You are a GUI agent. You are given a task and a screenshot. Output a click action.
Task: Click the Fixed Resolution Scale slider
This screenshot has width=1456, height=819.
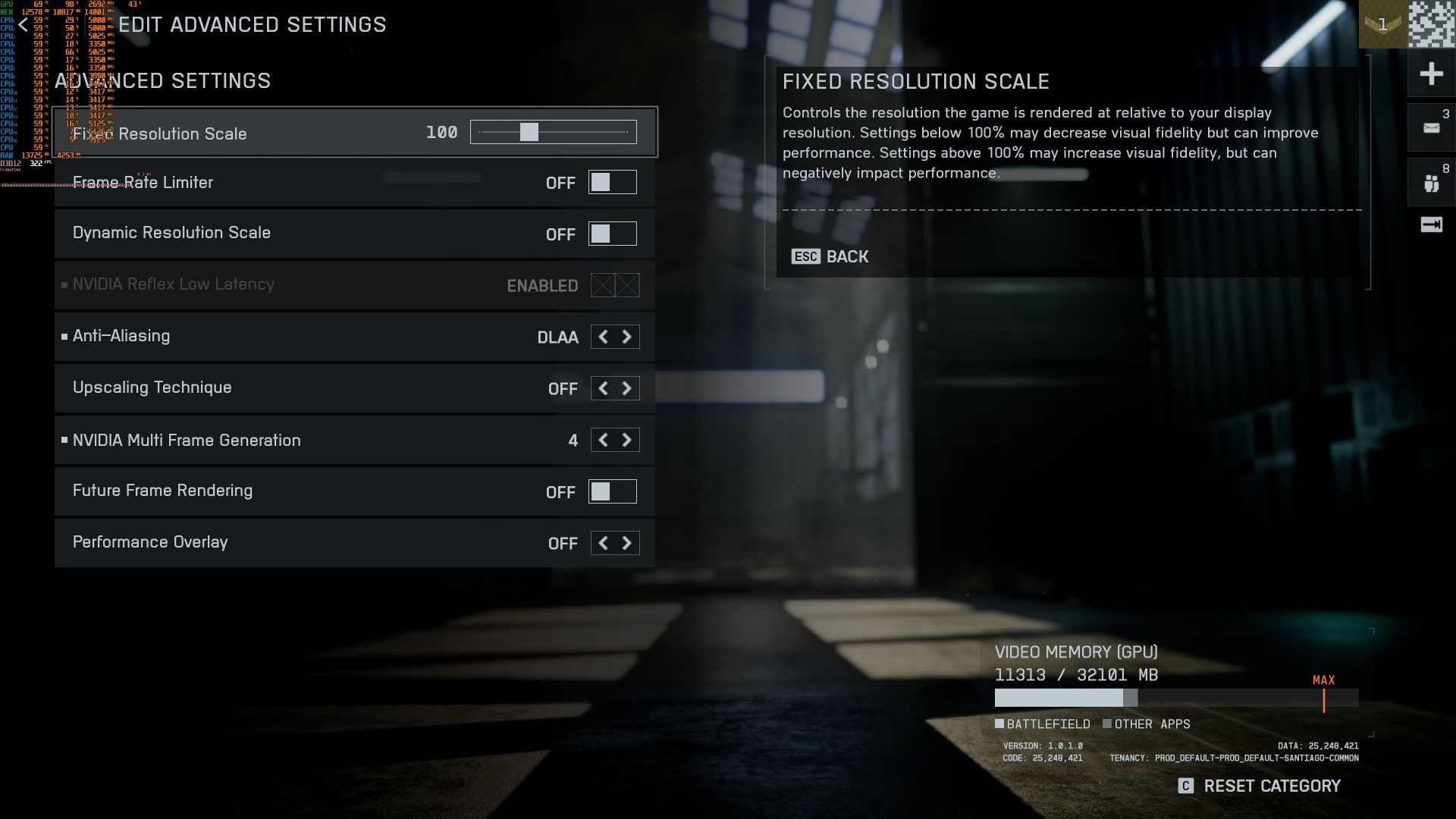pyautogui.click(x=553, y=132)
